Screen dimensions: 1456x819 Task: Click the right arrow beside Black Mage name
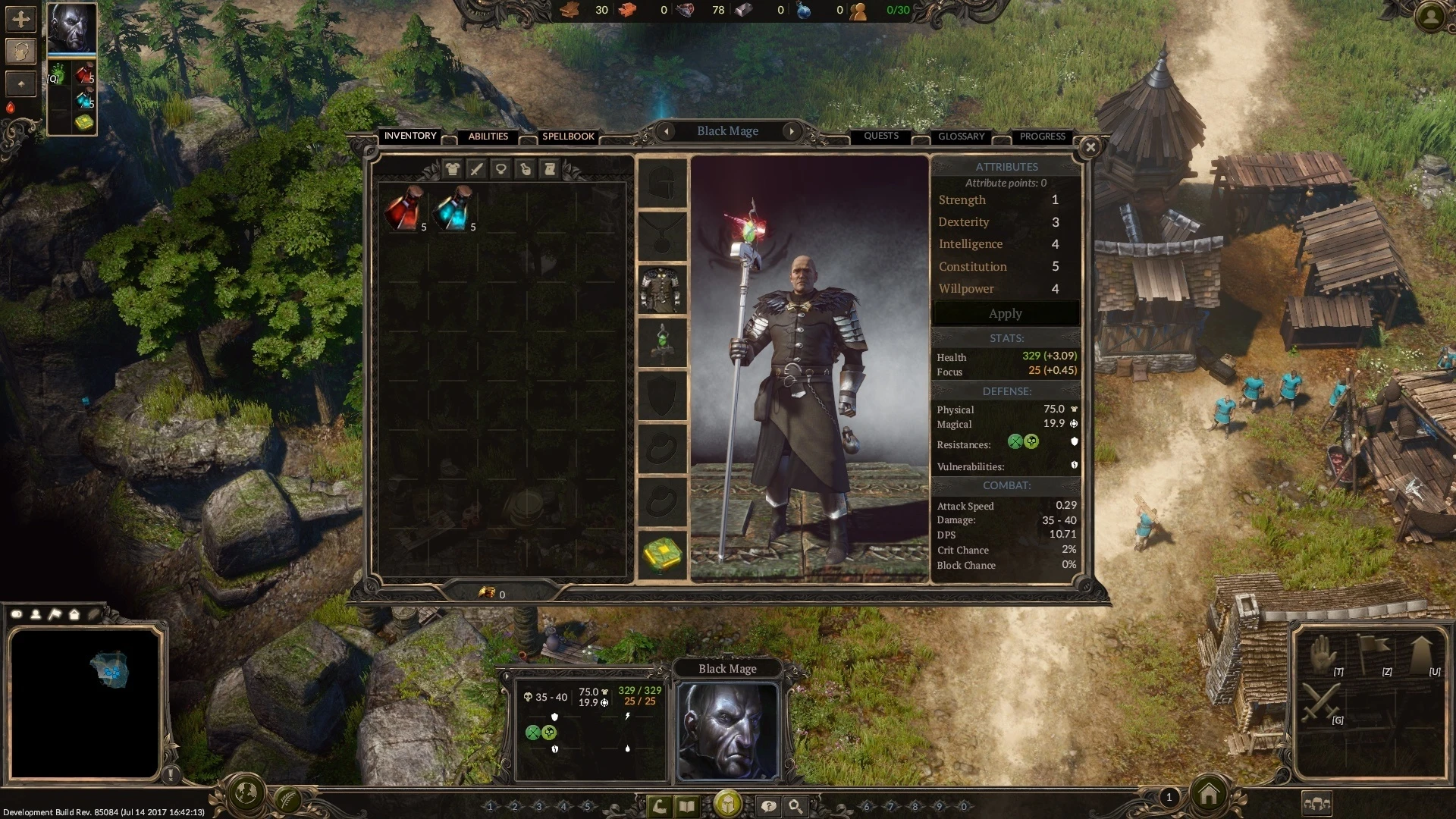[x=792, y=131]
